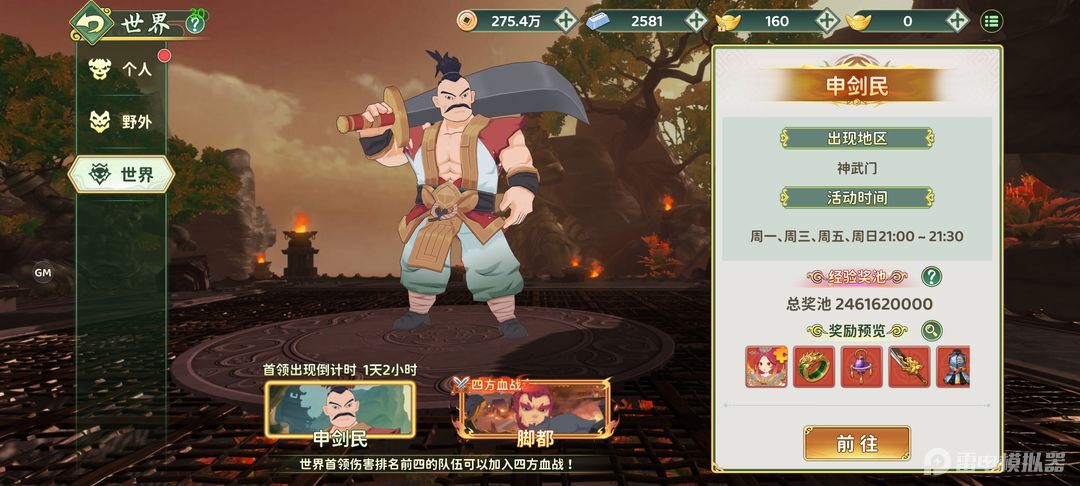View the purple lantern pendant reward

[861, 367]
